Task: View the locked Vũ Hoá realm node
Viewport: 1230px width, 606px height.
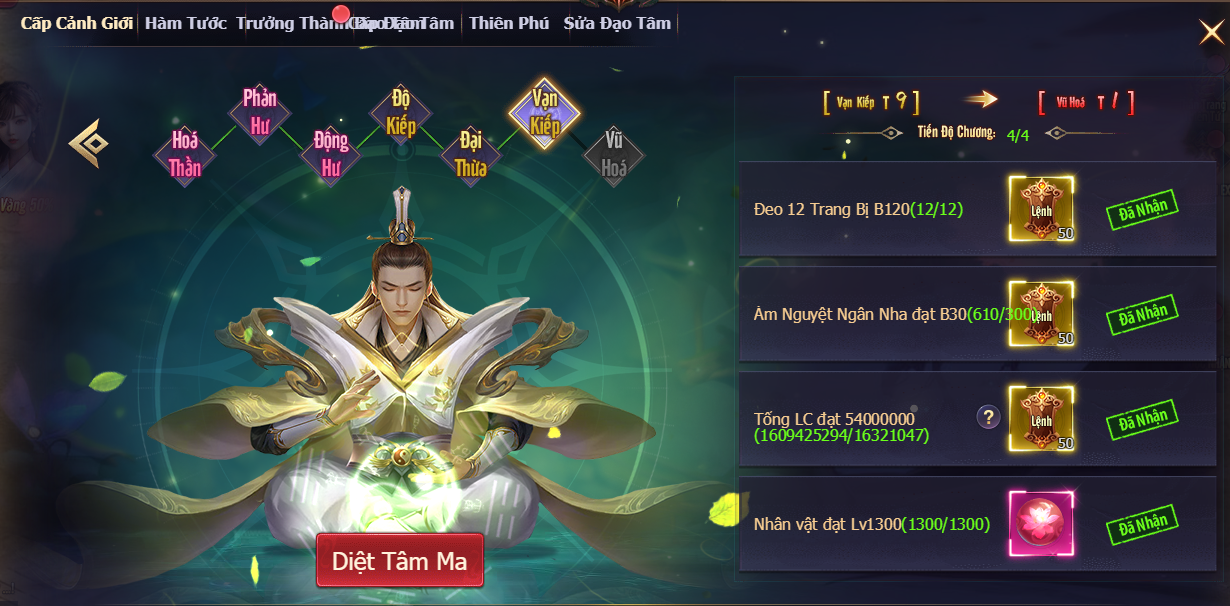Action: tap(614, 155)
